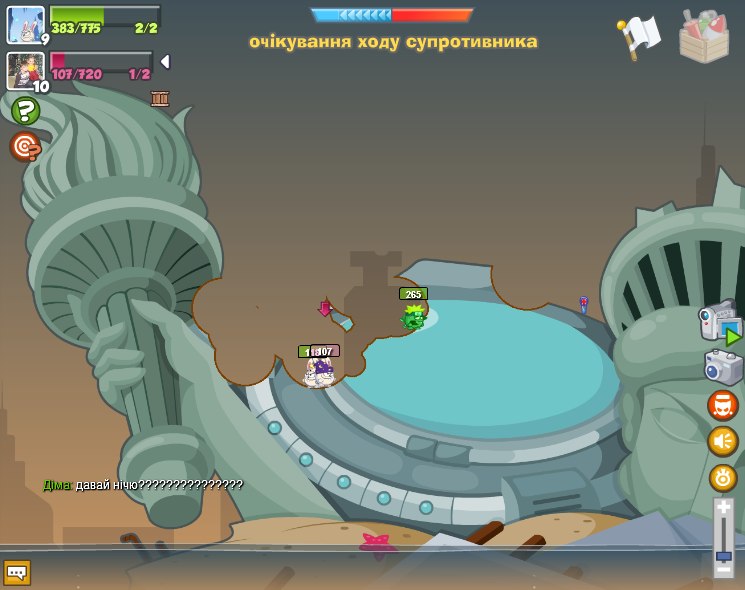Start video recording with the camcorder icon

[720, 322]
